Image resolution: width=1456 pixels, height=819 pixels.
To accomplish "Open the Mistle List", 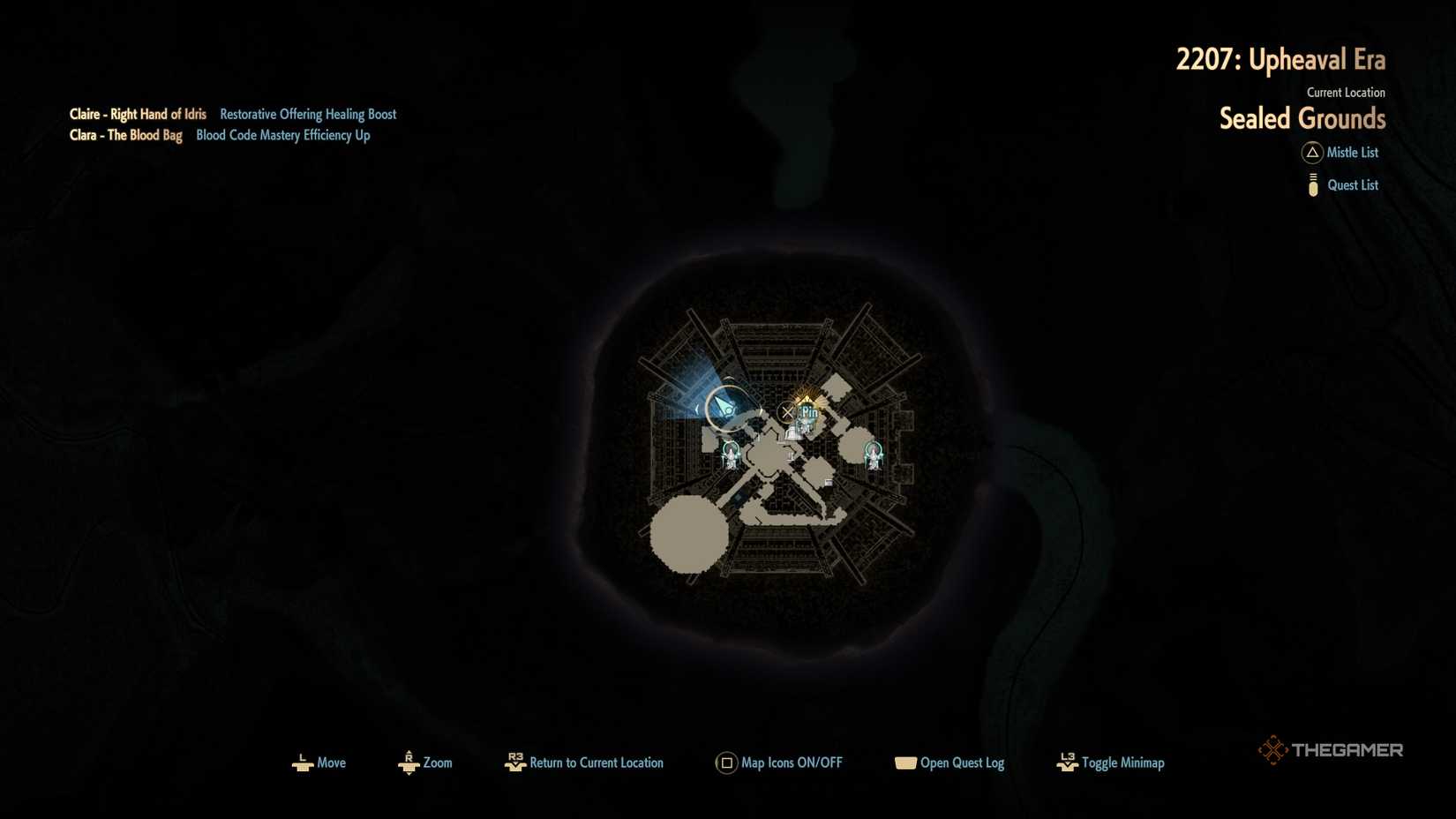I will 1352,153.
